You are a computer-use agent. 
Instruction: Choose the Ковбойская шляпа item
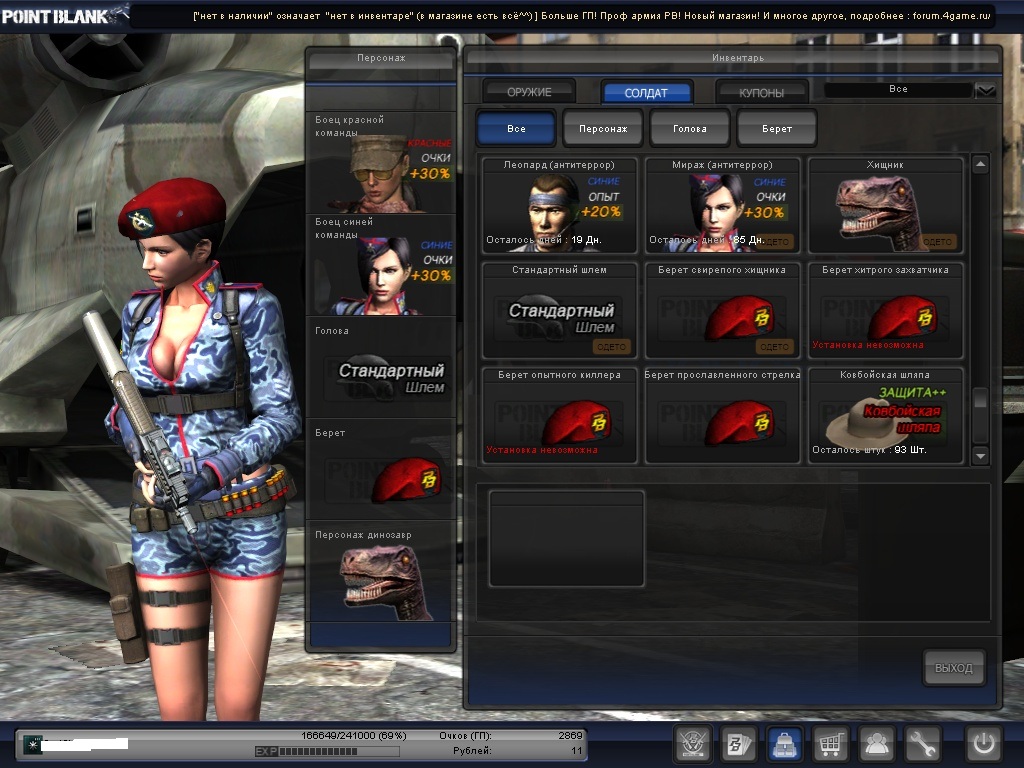click(x=885, y=416)
